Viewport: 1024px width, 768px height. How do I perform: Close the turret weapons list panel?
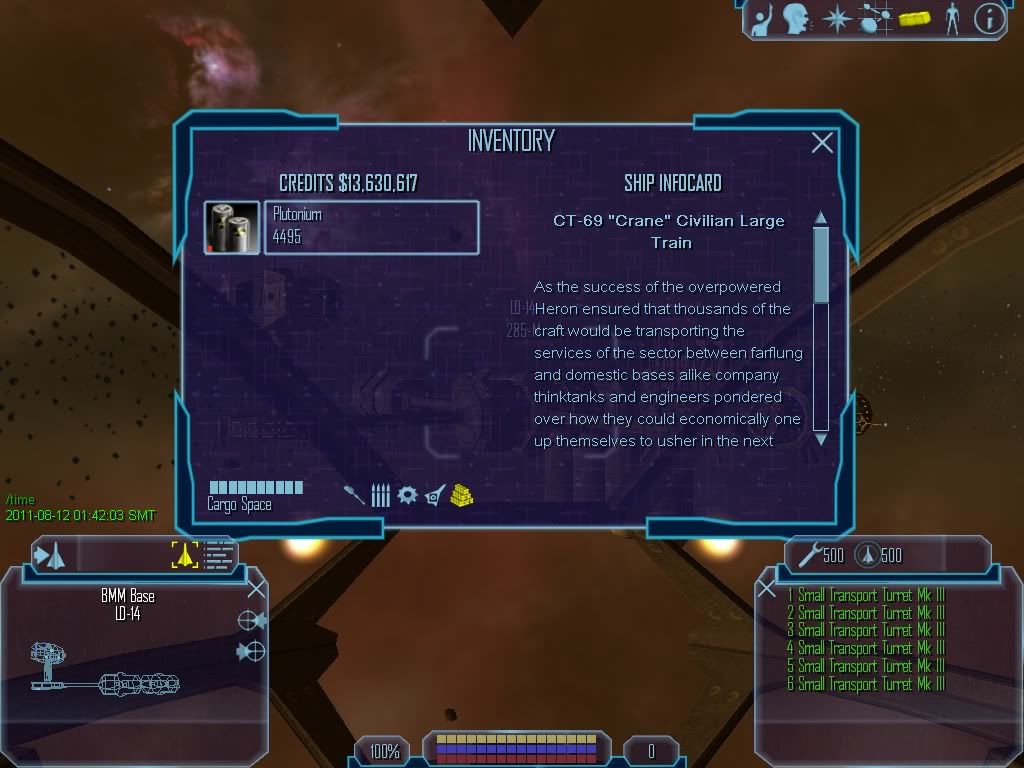pos(767,590)
